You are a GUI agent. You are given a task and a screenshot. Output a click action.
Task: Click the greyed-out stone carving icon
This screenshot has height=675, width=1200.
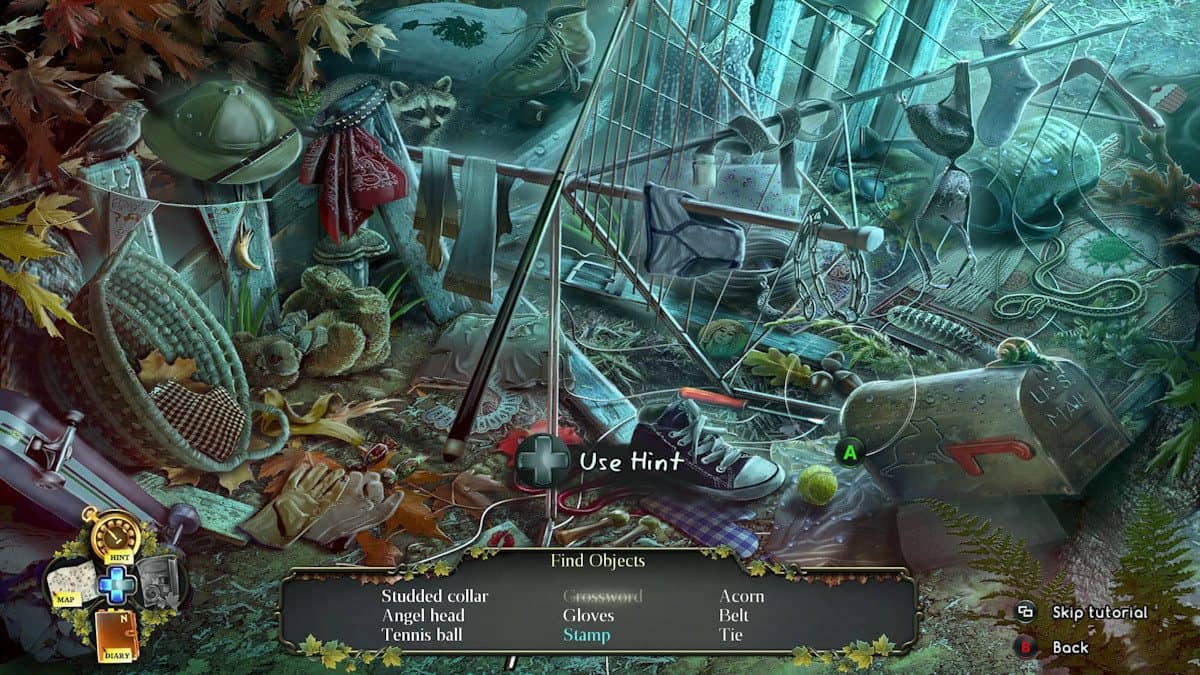coord(159,582)
